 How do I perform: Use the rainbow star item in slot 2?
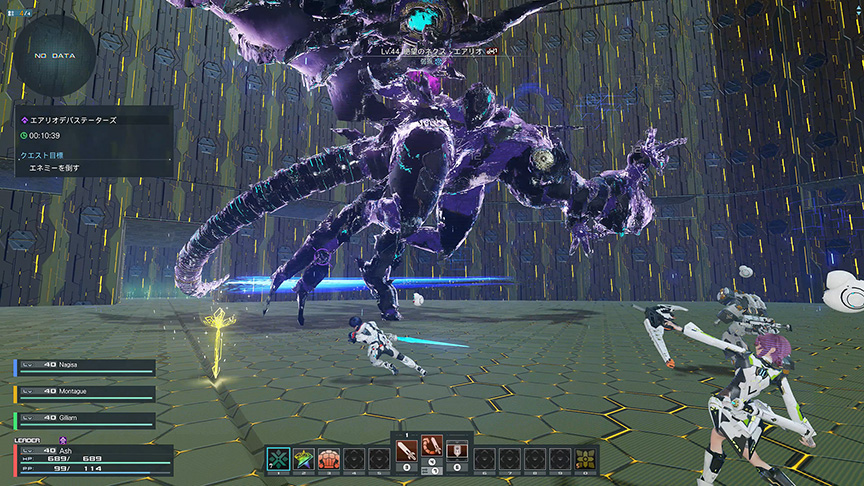(x=304, y=458)
